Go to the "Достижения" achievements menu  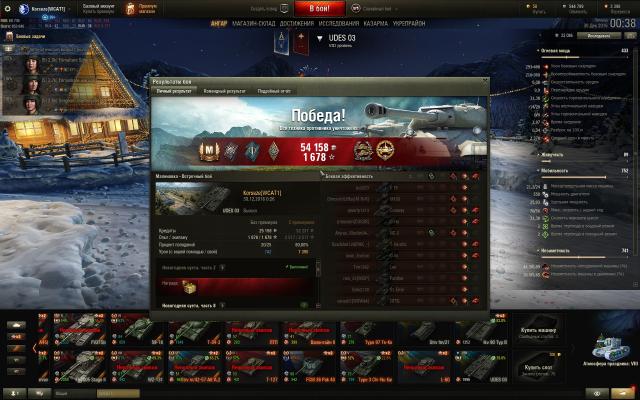[x=296, y=22]
